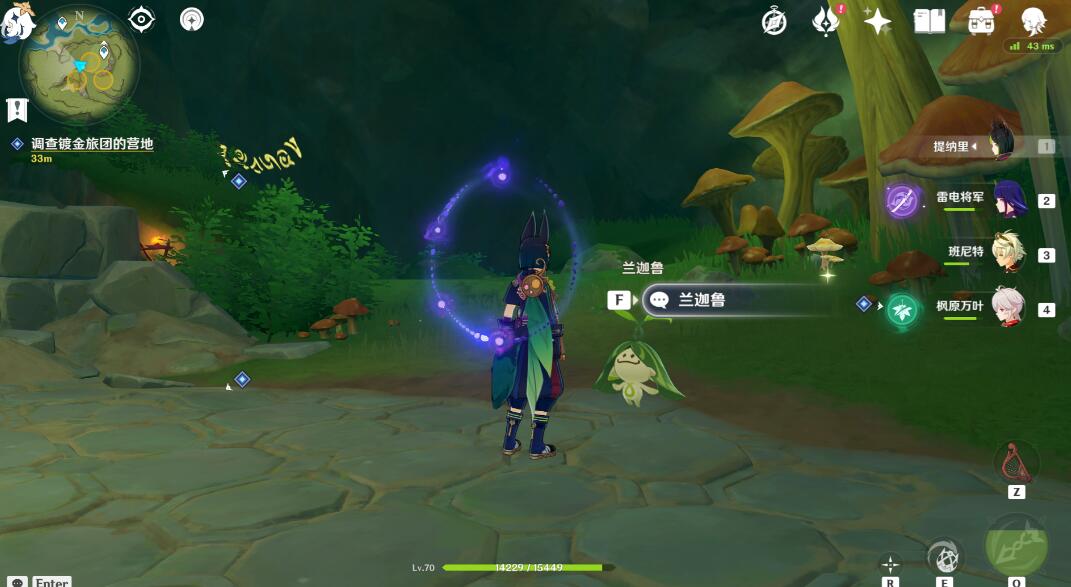The width and height of the screenshot is (1071, 587).
Task: Open the compass events icon
Action: tap(774, 21)
